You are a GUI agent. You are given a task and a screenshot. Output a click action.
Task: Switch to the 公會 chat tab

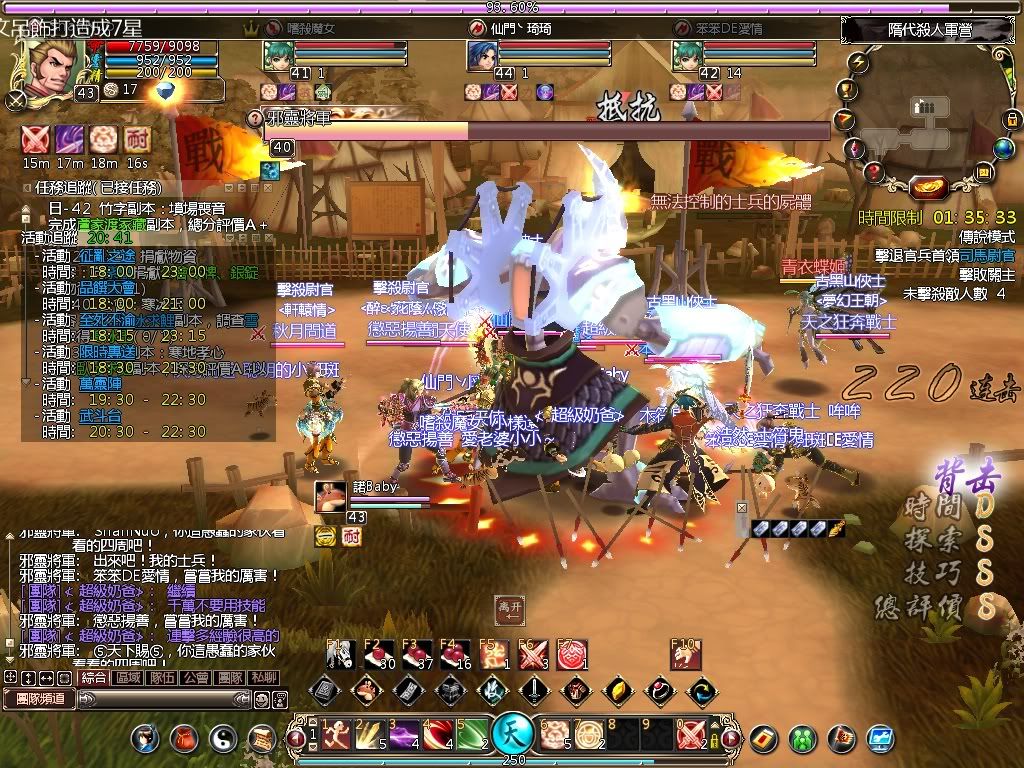[195, 678]
